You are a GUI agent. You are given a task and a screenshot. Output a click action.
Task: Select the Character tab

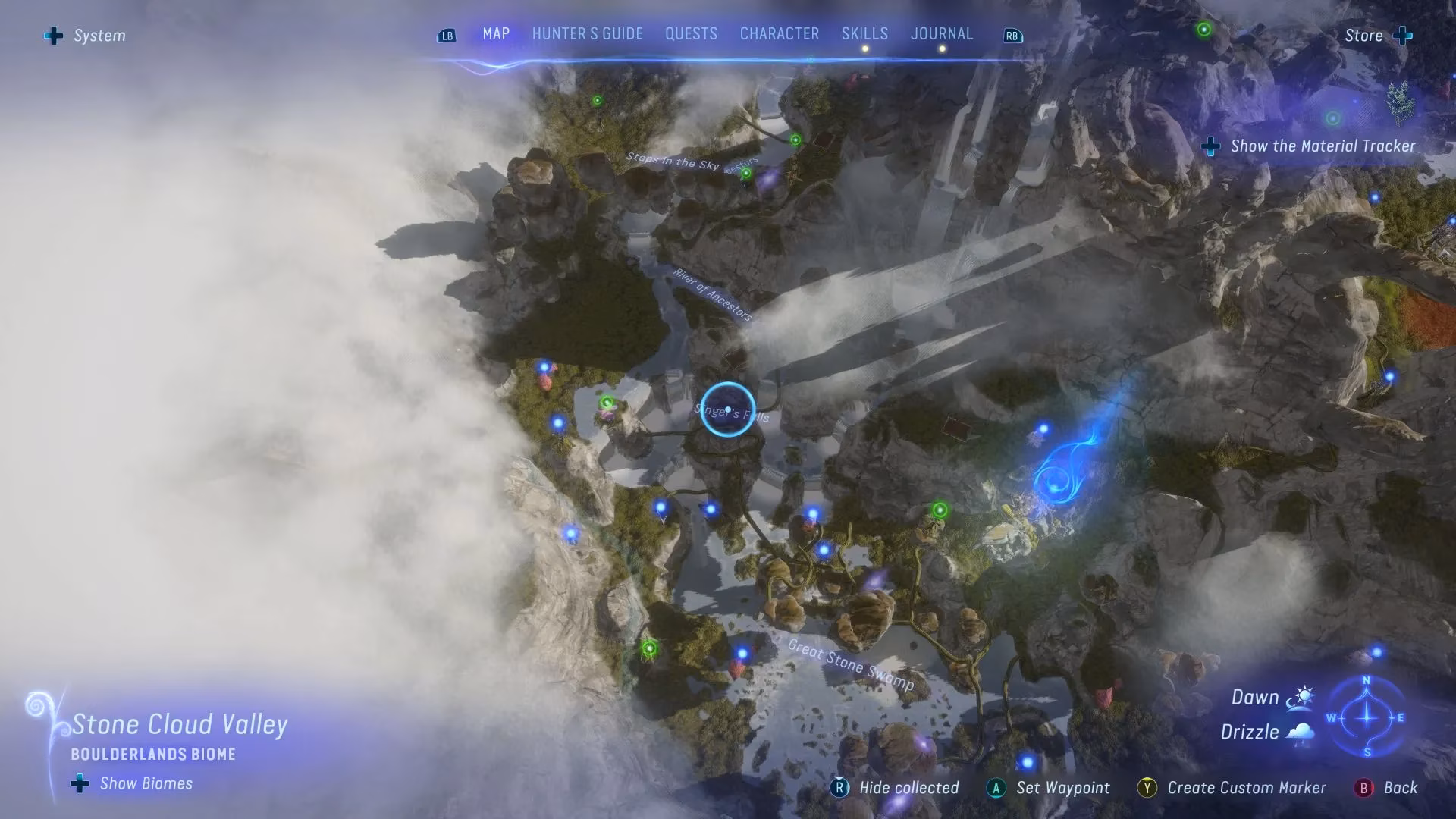pos(779,34)
